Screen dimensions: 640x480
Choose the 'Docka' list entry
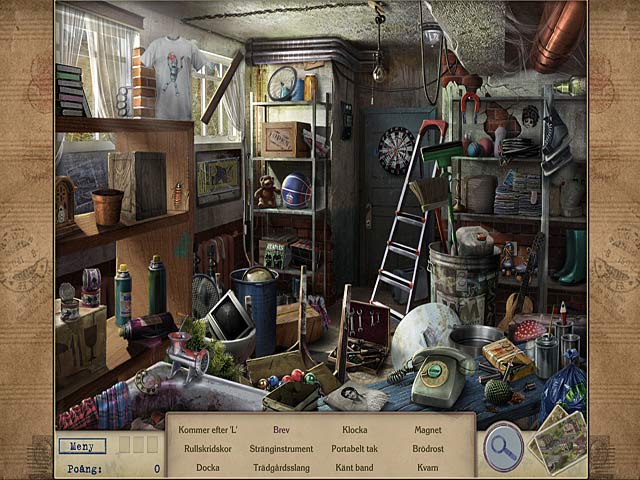(x=208, y=468)
